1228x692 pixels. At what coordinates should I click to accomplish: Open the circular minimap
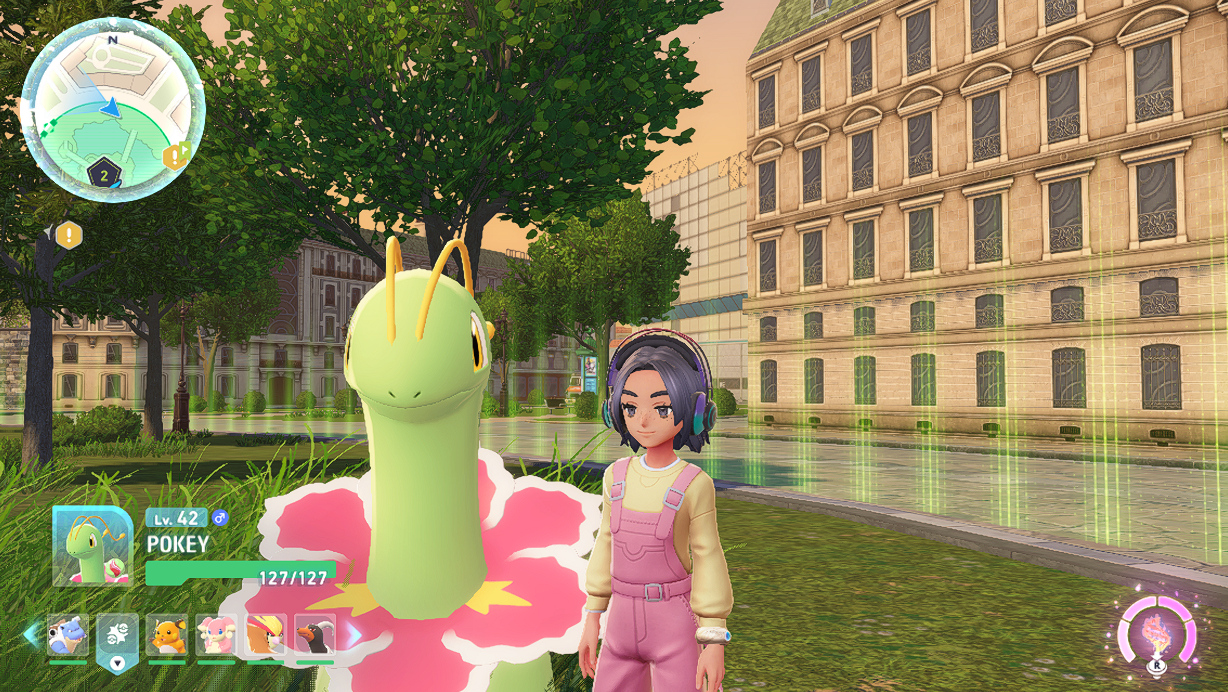click(x=112, y=110)
